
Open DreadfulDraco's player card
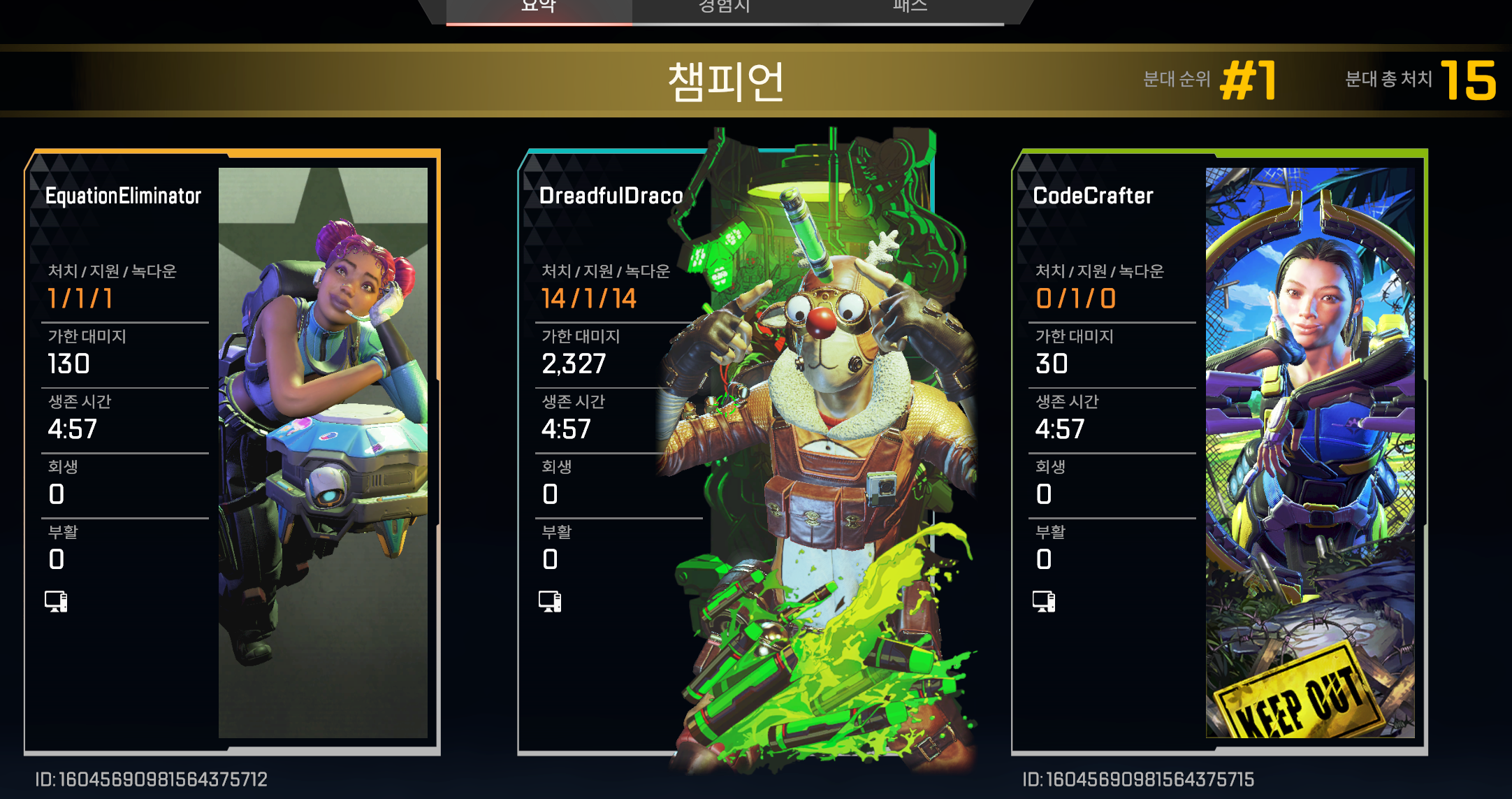(x=725, y=452)
